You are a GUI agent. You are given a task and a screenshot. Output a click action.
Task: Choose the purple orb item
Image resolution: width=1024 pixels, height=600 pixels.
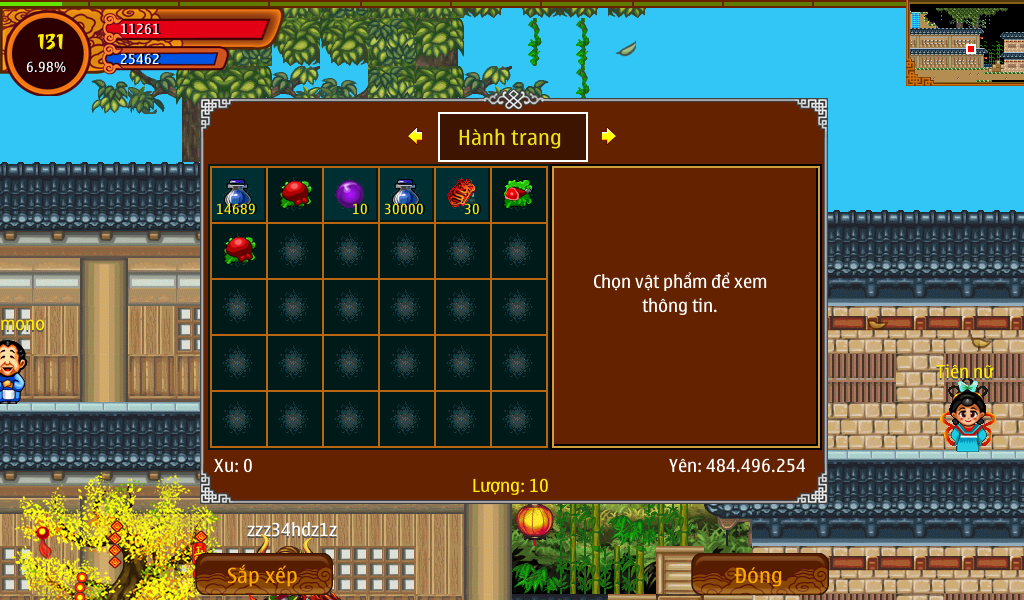click(x=350, y=195)
